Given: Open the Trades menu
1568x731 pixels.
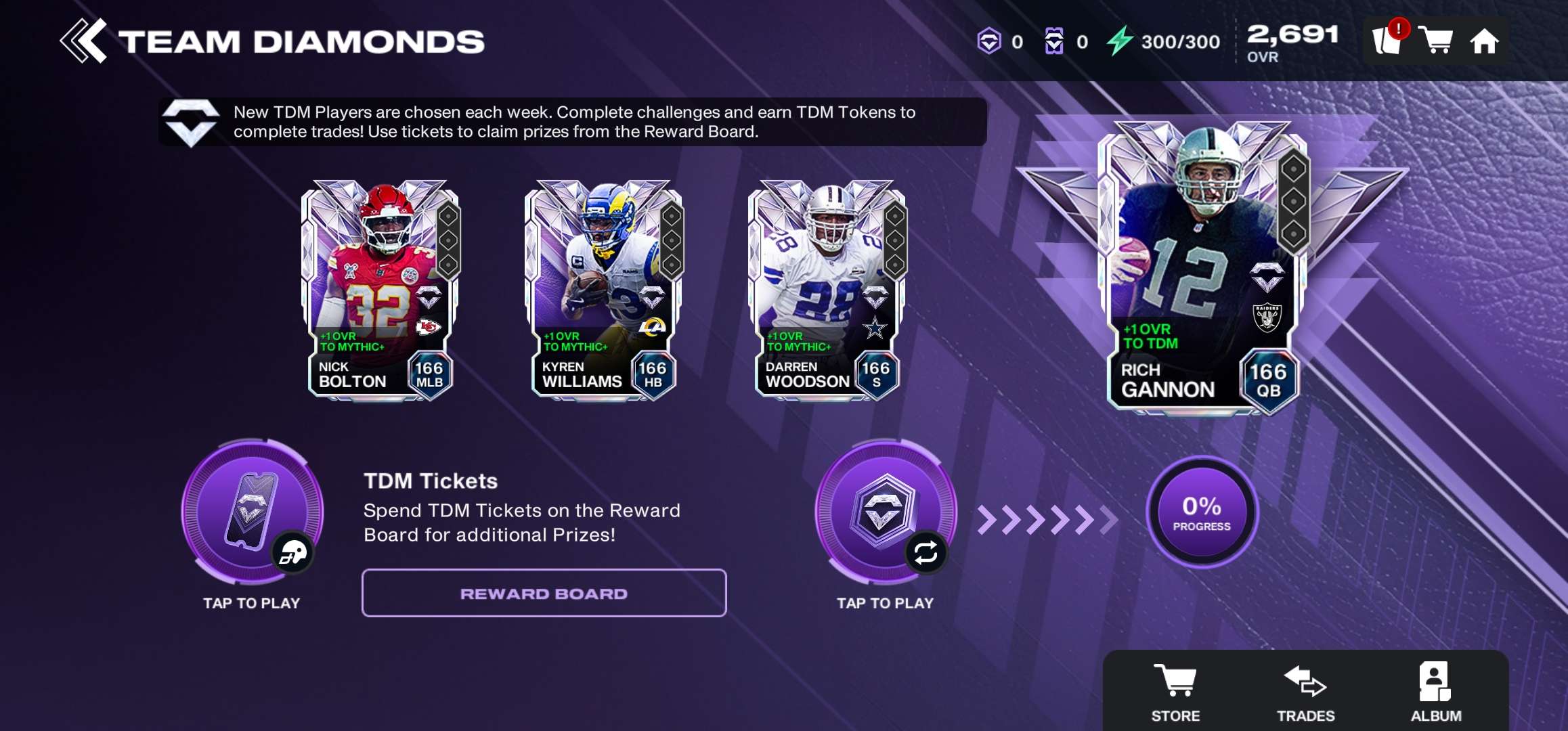Looking at the screenshot, I should coord(1305,691).
